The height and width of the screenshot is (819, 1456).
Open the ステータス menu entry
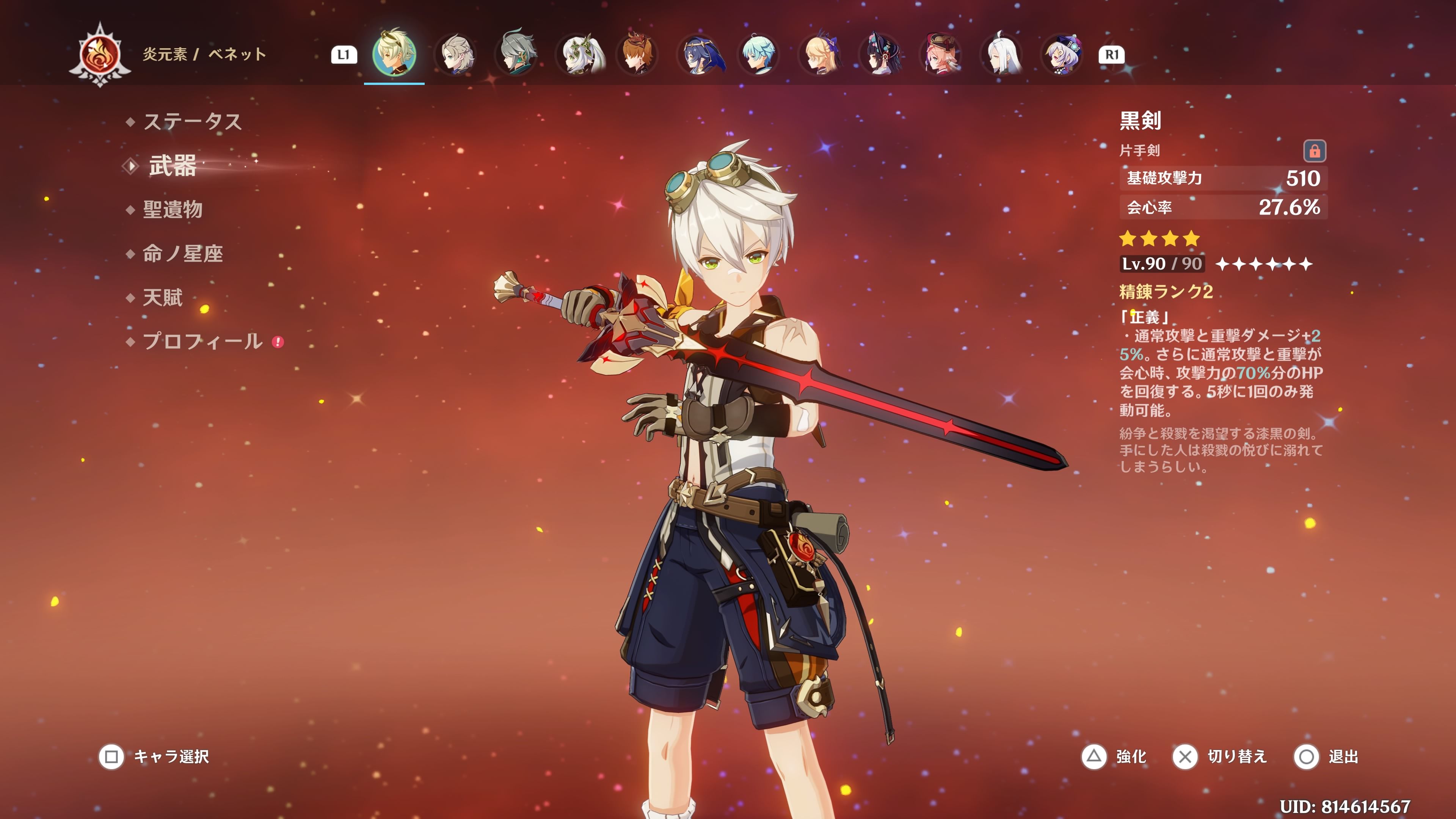[192, 121]
